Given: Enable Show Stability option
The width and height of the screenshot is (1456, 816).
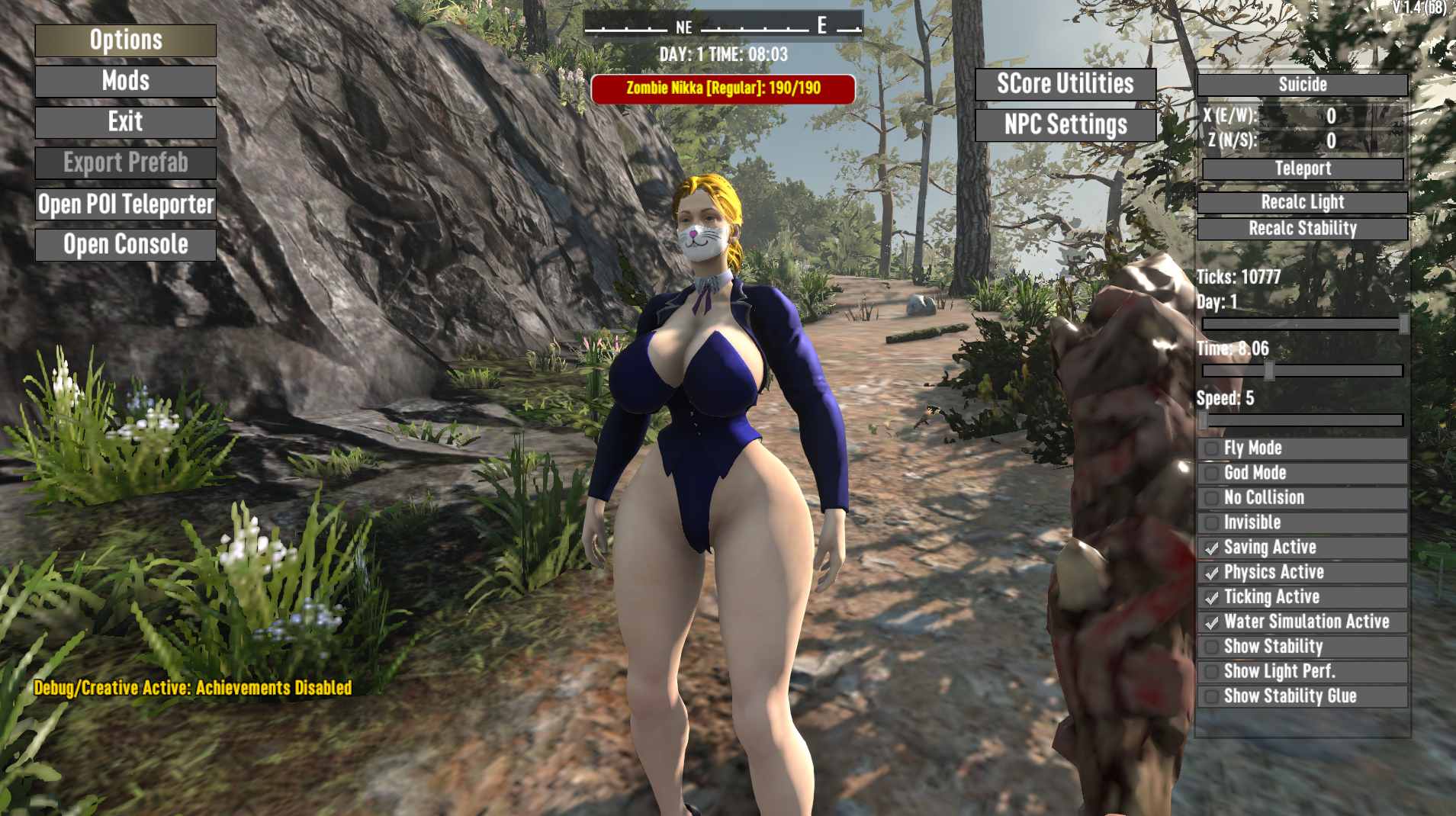Looking at the screenshot, I should [x=1211, y=647].
